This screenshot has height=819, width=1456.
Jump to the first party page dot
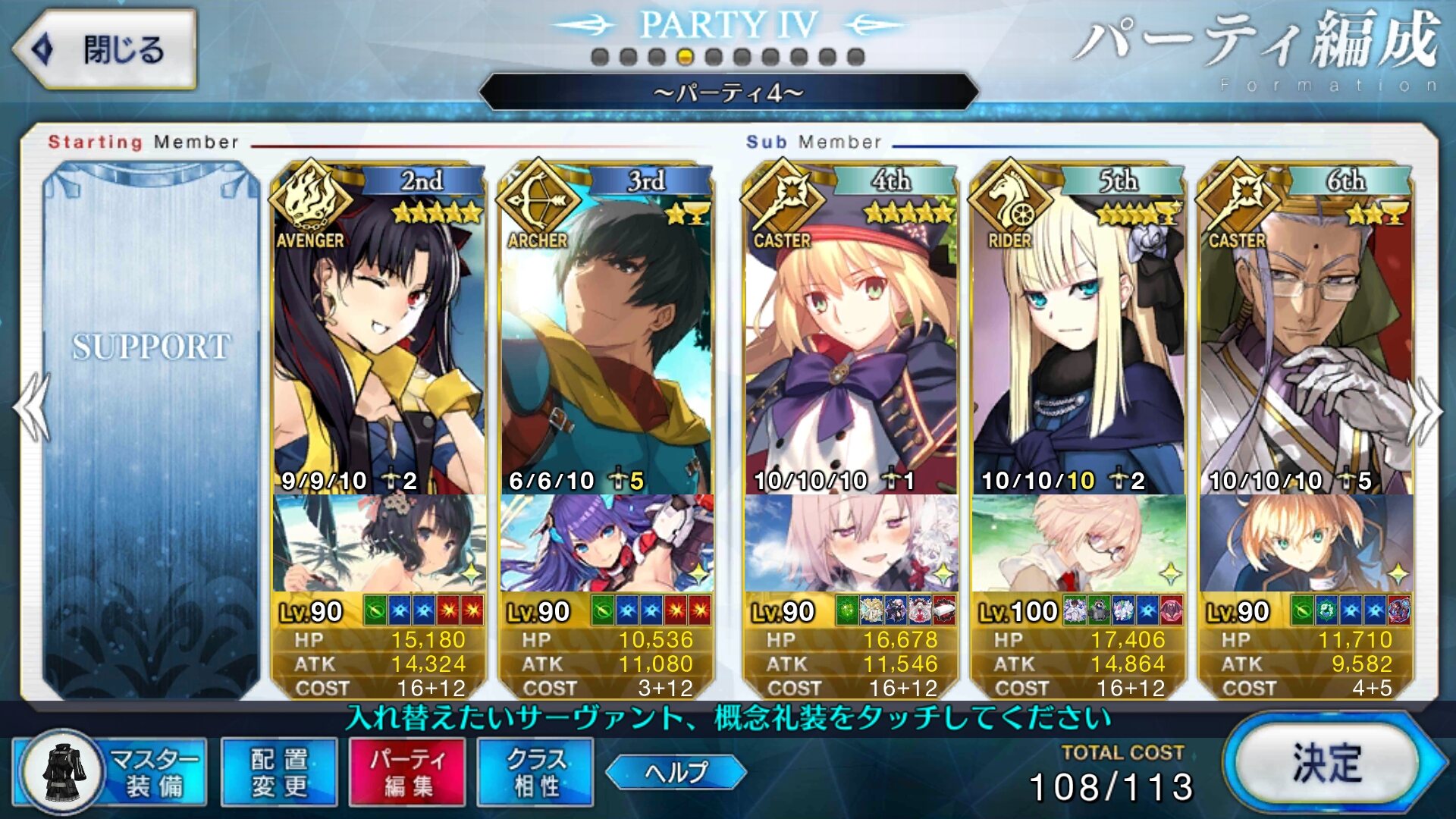coord(600,57)
